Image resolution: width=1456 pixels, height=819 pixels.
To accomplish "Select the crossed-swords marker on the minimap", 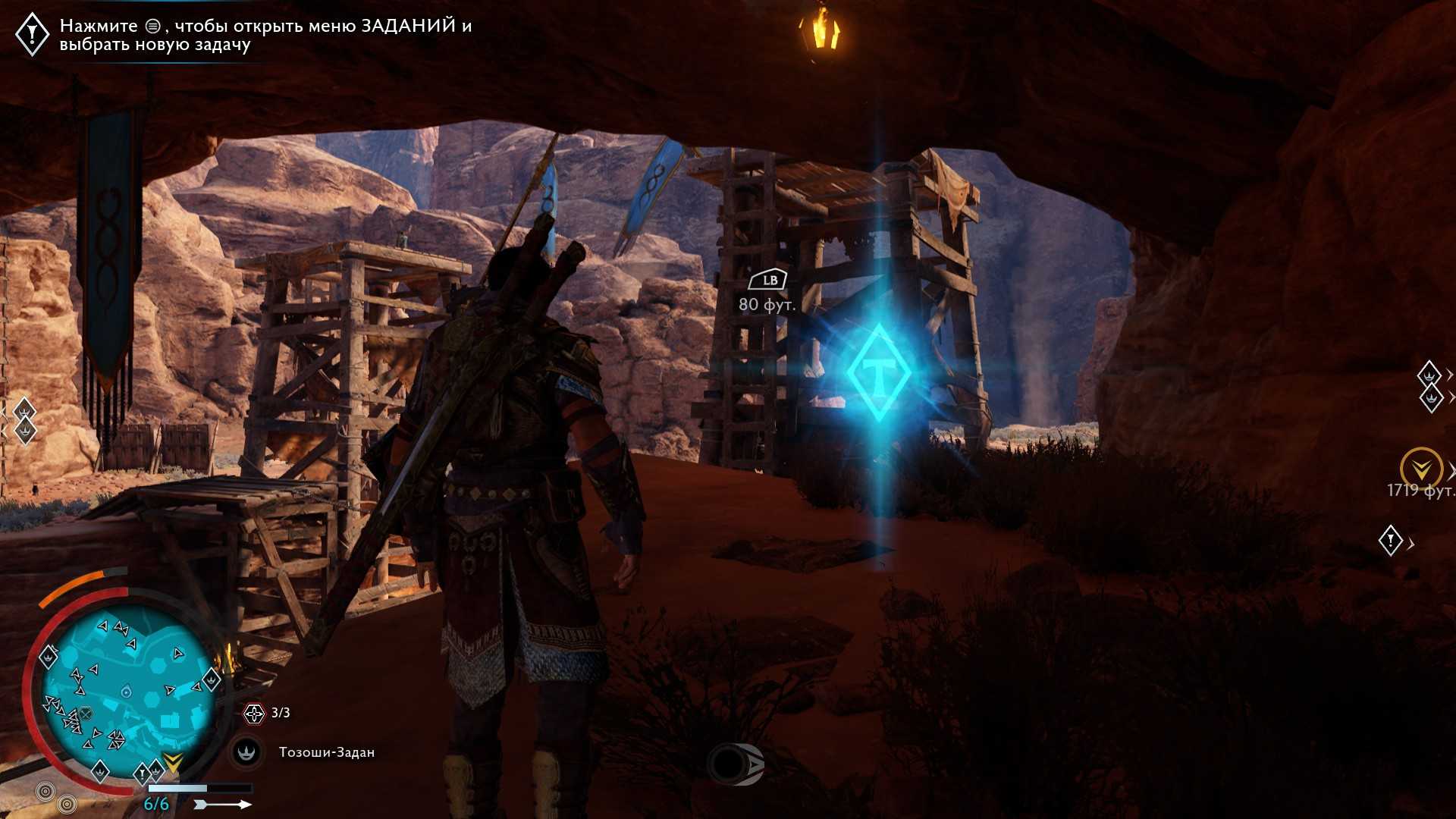I will (86, 714).
